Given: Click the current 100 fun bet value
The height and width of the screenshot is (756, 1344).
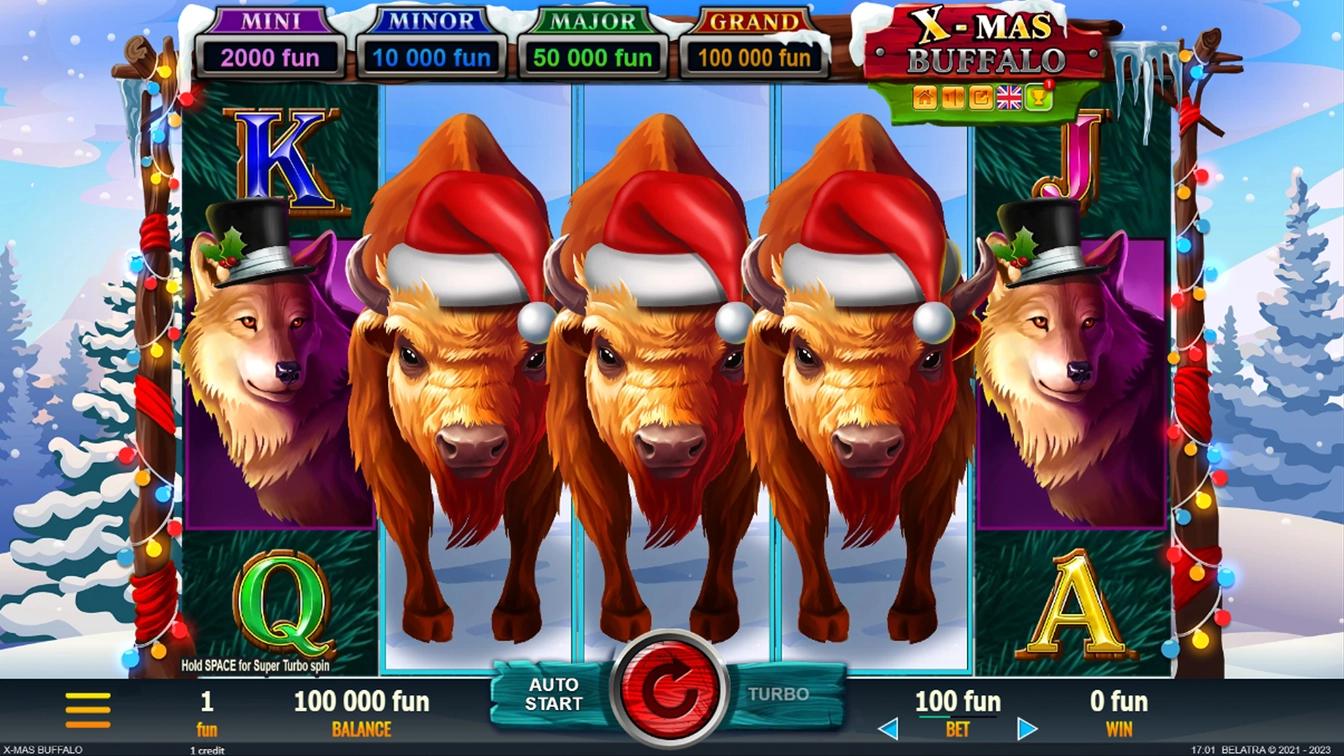Looking at the screenshot, I should (956, 702).
